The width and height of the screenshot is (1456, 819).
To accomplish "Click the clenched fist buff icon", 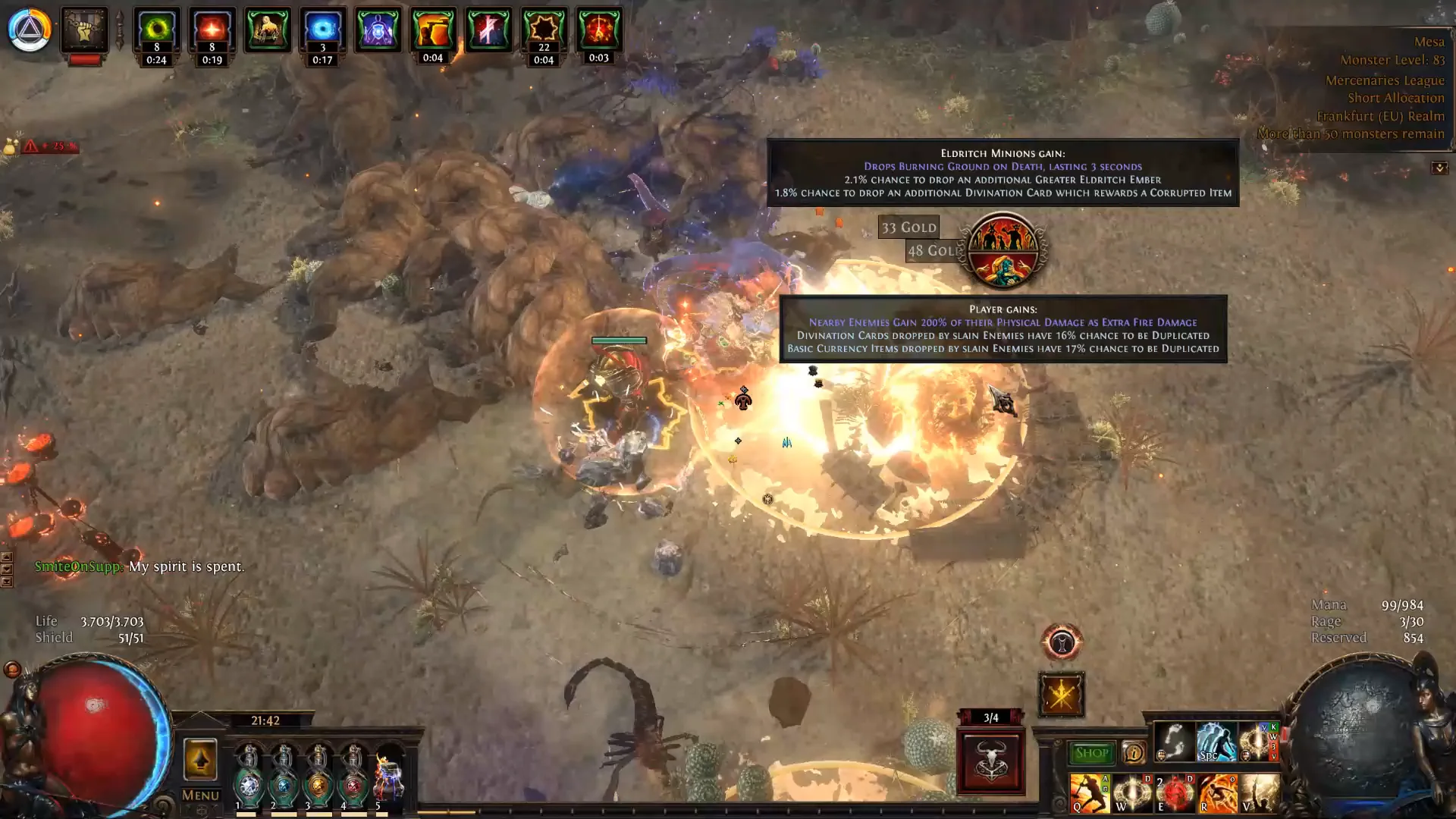I will 84,30.
